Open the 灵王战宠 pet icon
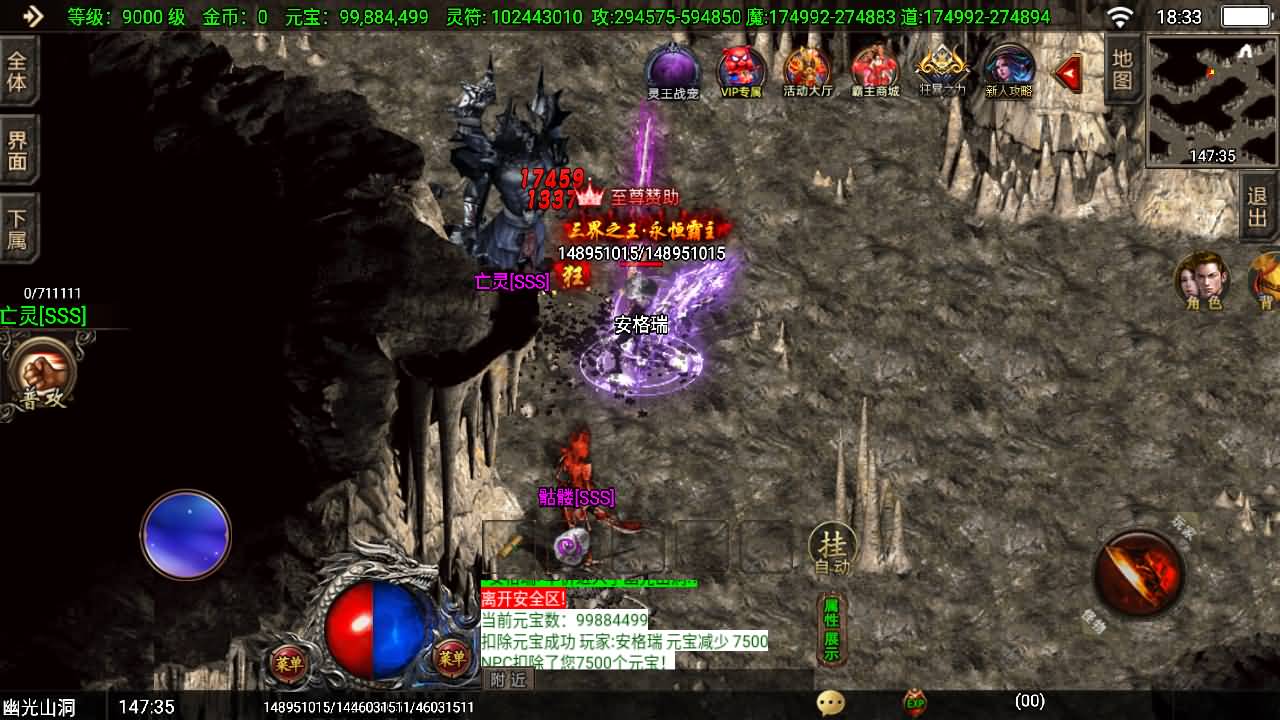Image resolution: width=1280 pixels, height=720 pixels. (672, 70)
